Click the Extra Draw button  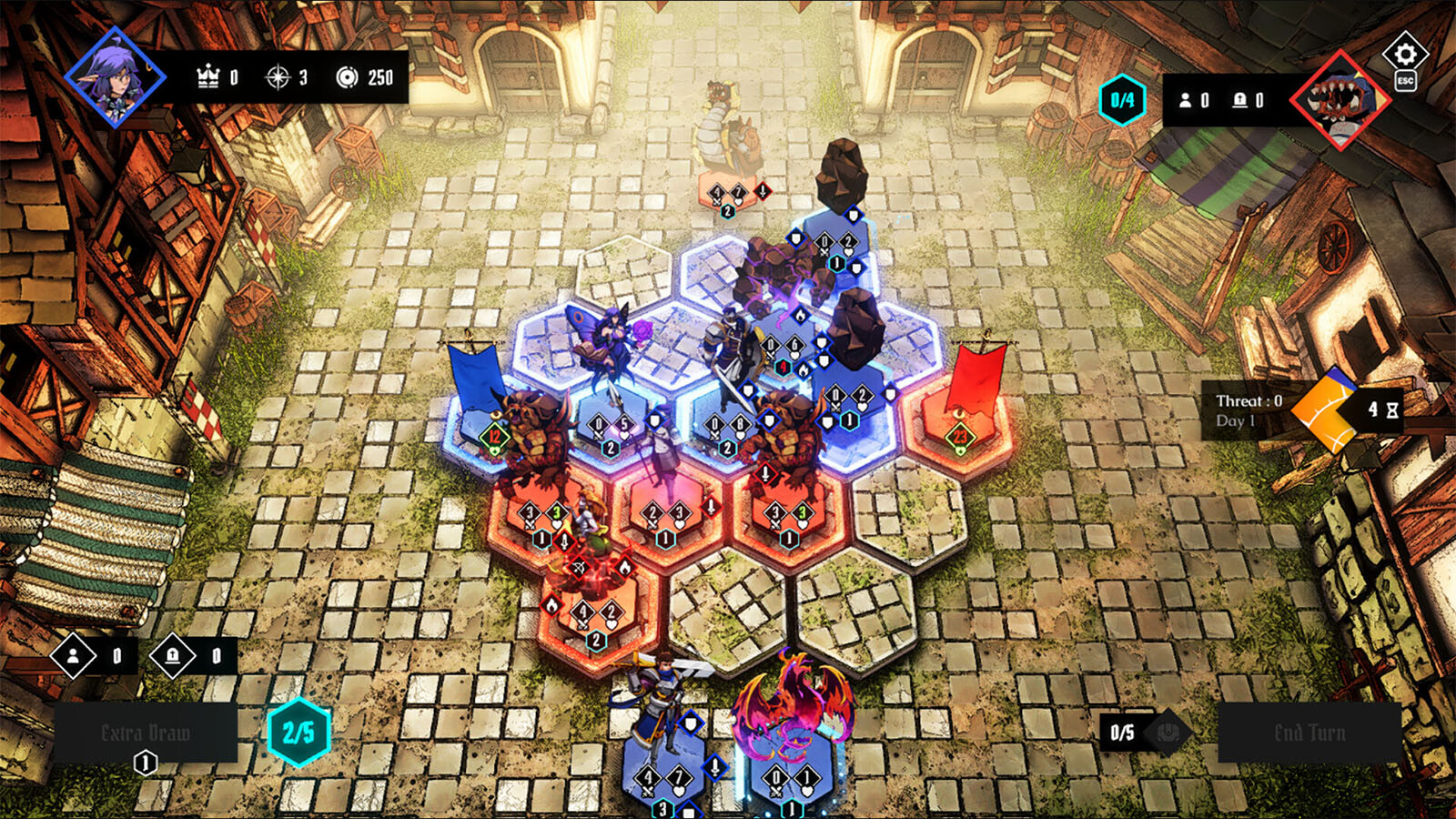tap(146, 733)
